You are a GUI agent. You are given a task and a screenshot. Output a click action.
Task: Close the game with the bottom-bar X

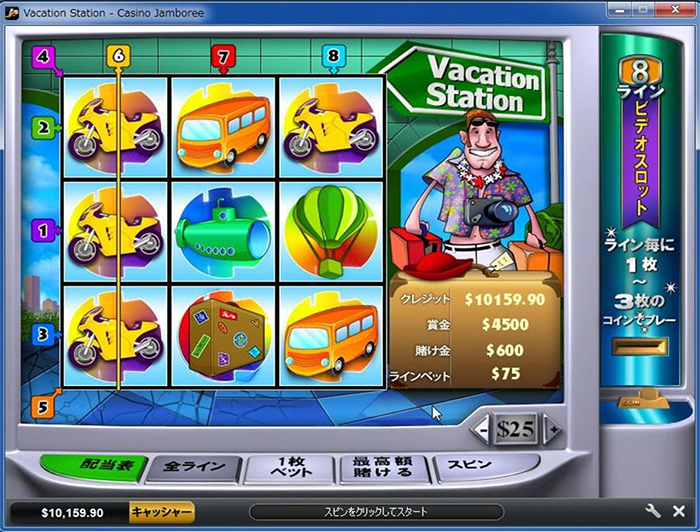click(x=678, y=511)
